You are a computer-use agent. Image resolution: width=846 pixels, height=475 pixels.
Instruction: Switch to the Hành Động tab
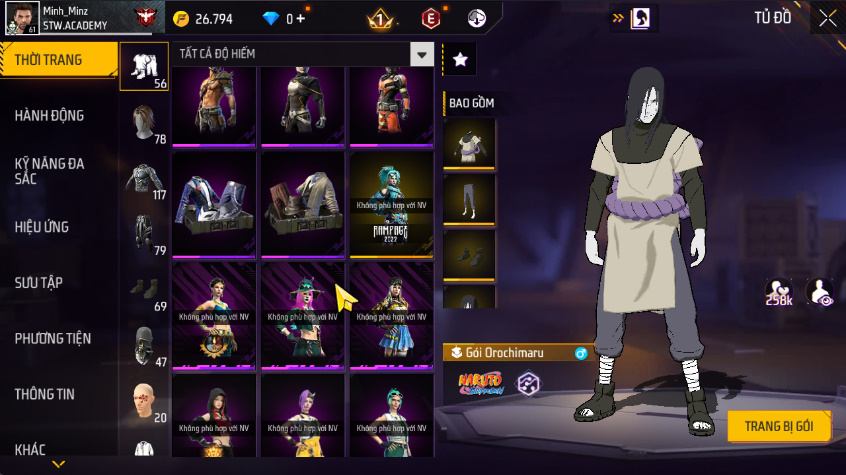tap(50, 116)
